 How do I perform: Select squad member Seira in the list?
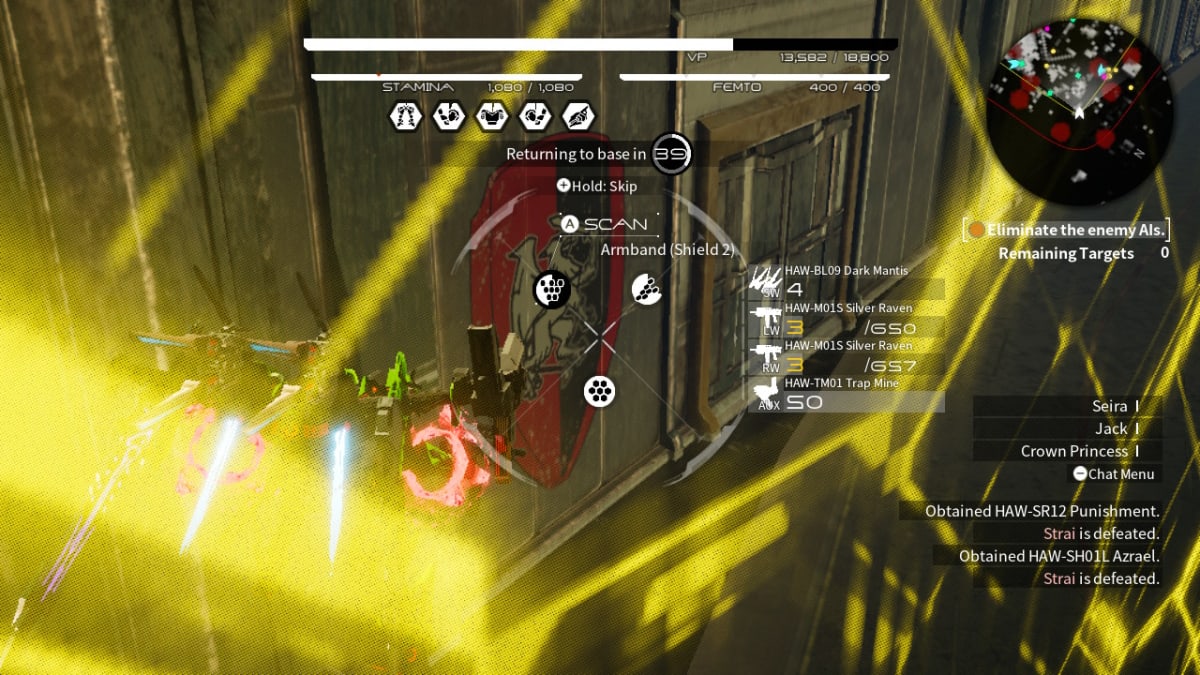1110,406
